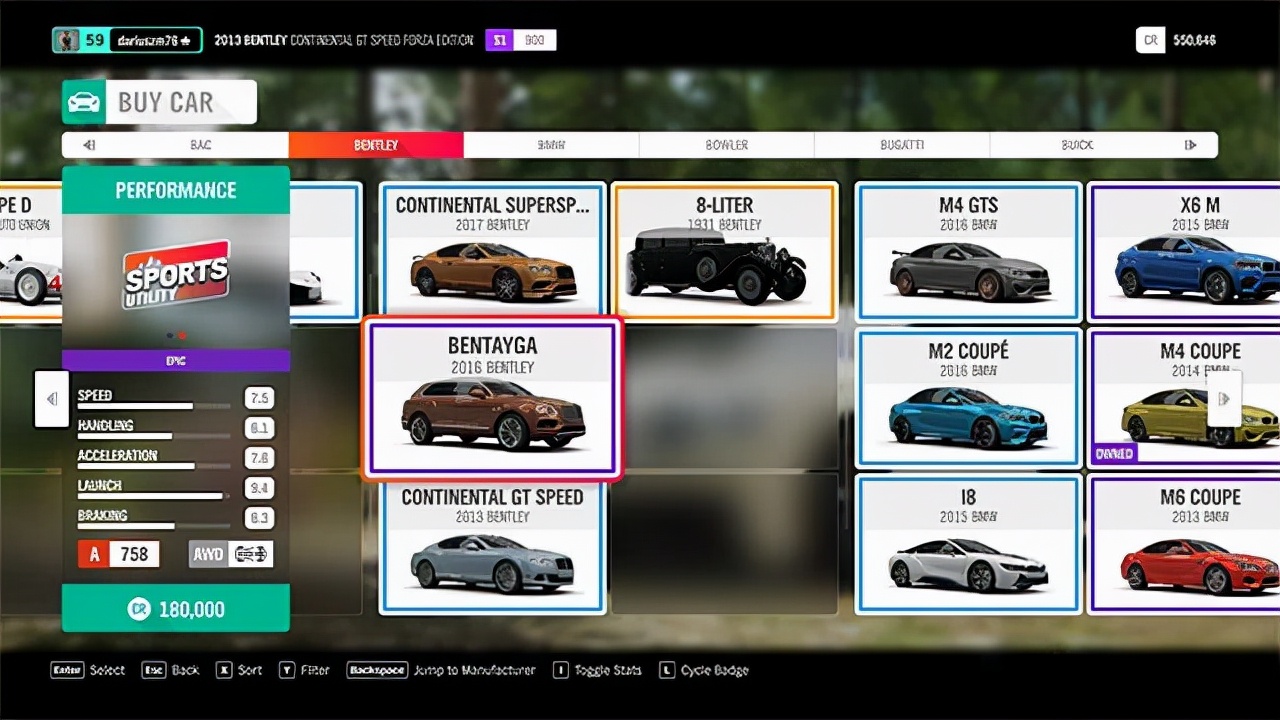Select the 2016 Bentayga car tile
This screenshot has height=720, width=1280.
tap(492, 396)
